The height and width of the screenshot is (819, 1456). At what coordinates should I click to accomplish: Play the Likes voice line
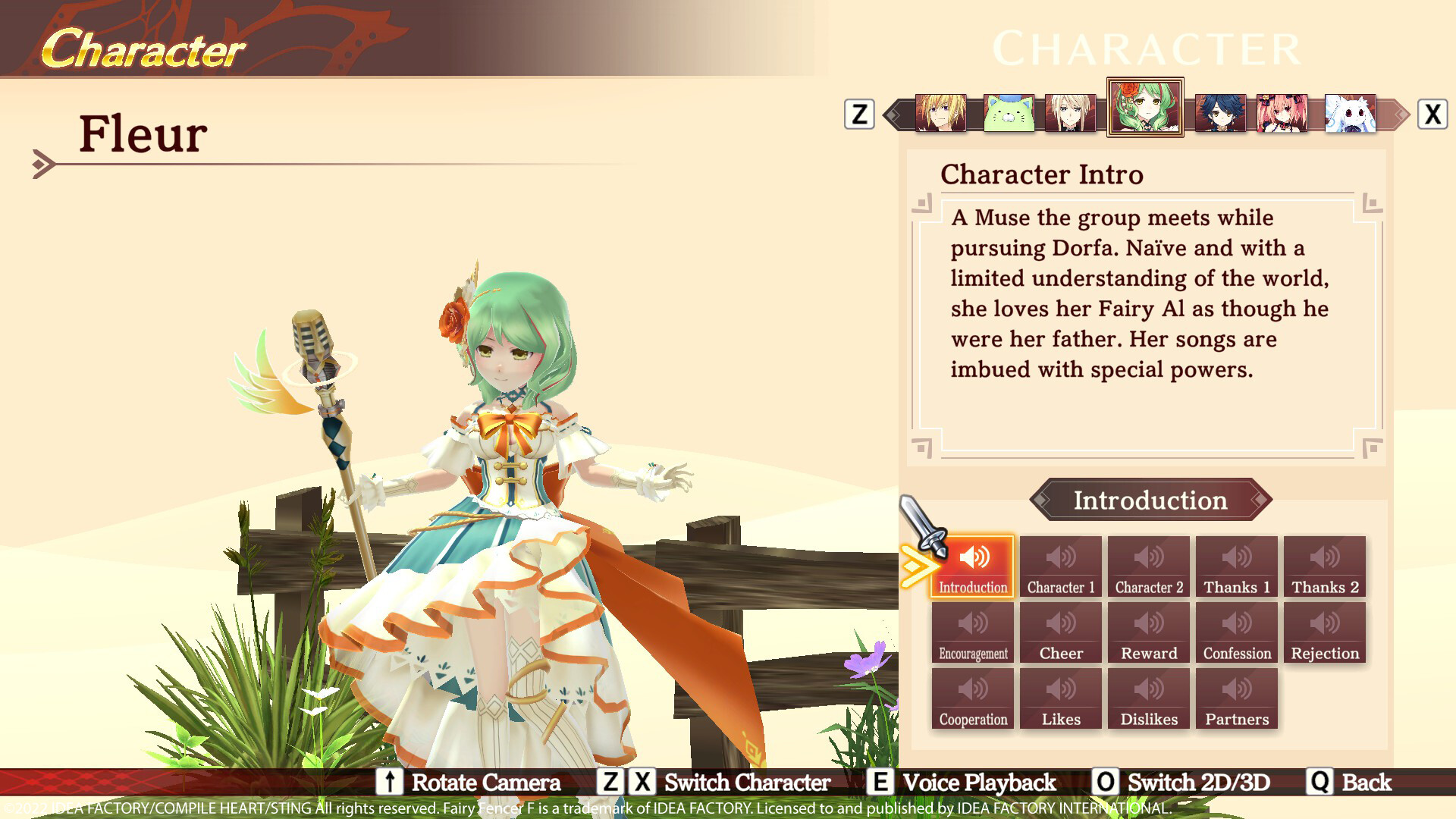point(1061,698)
